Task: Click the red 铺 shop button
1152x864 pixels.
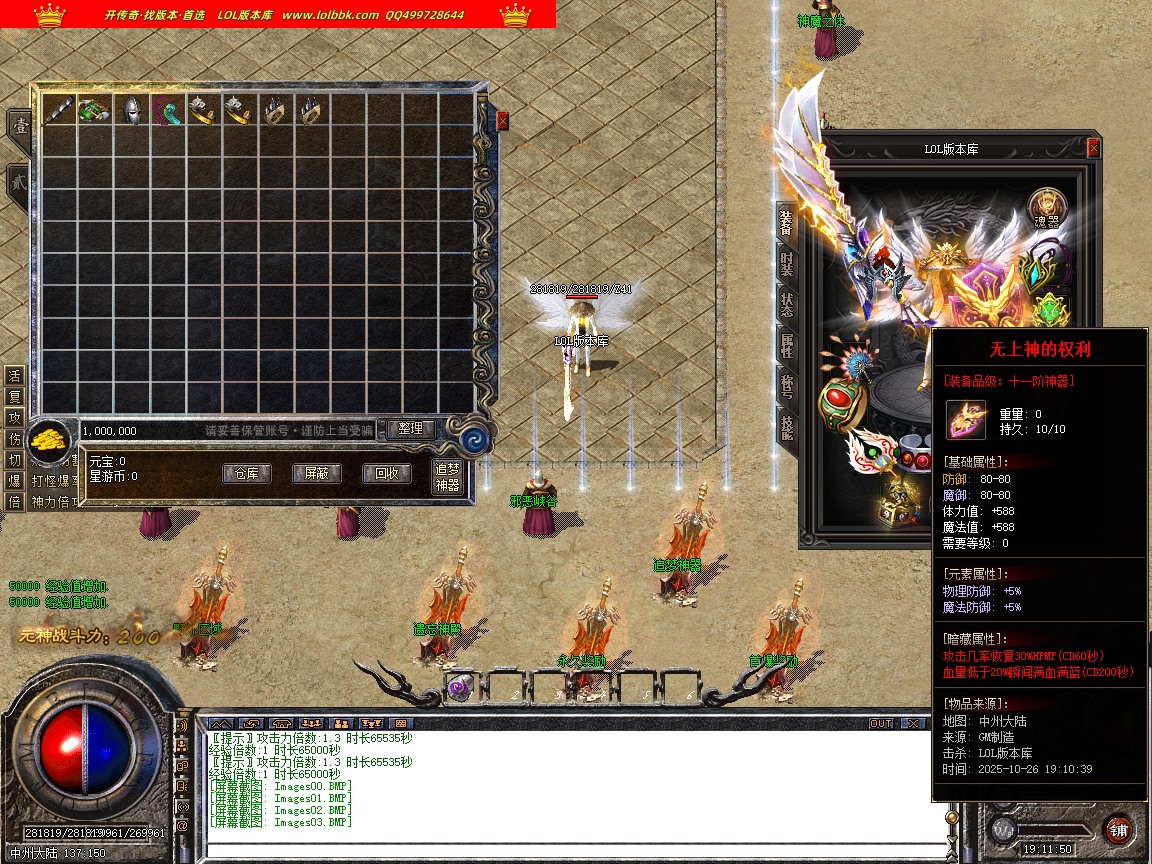Action: click(x=1118, y=829)
